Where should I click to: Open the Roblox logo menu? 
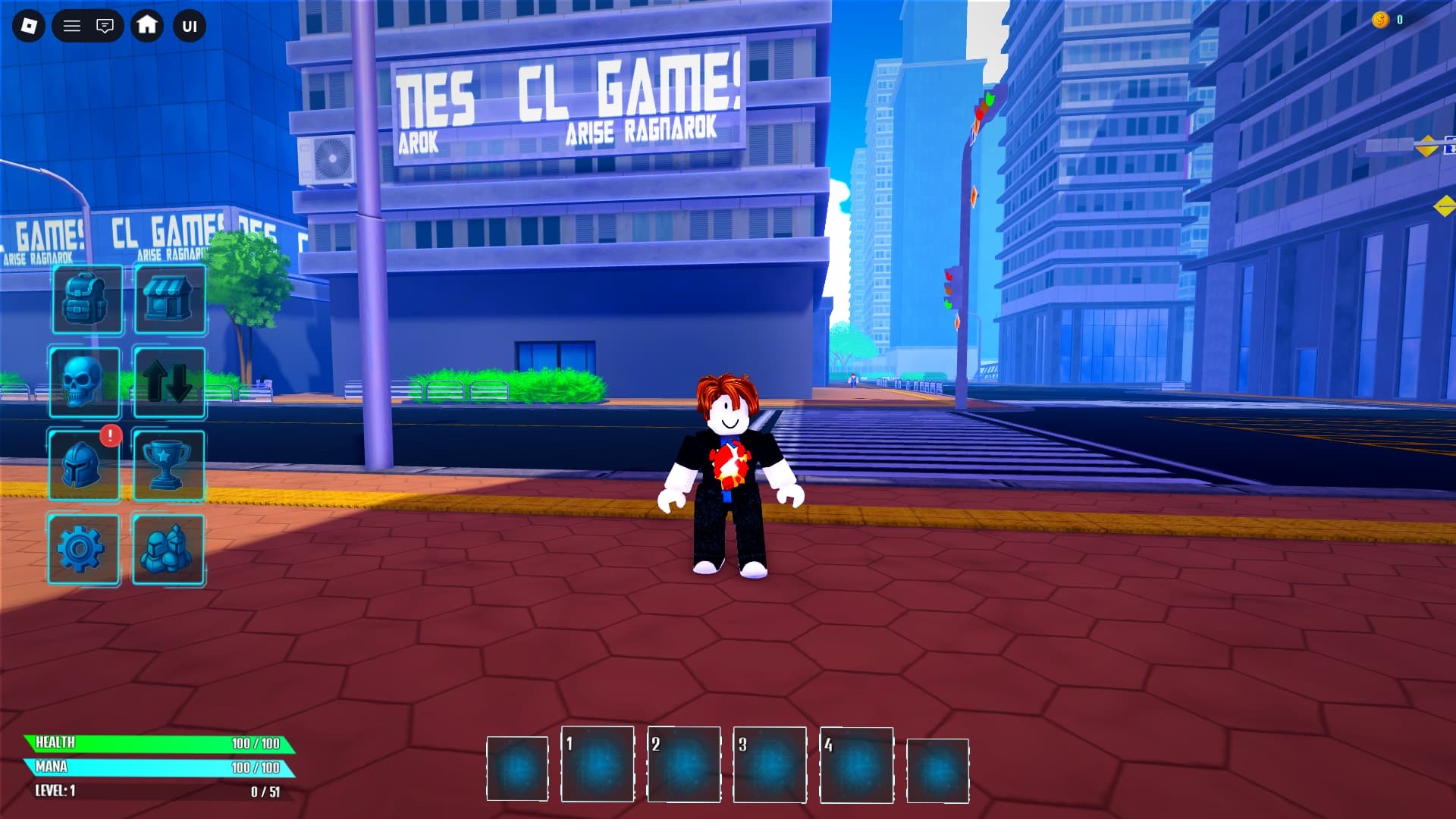[29, 27]
